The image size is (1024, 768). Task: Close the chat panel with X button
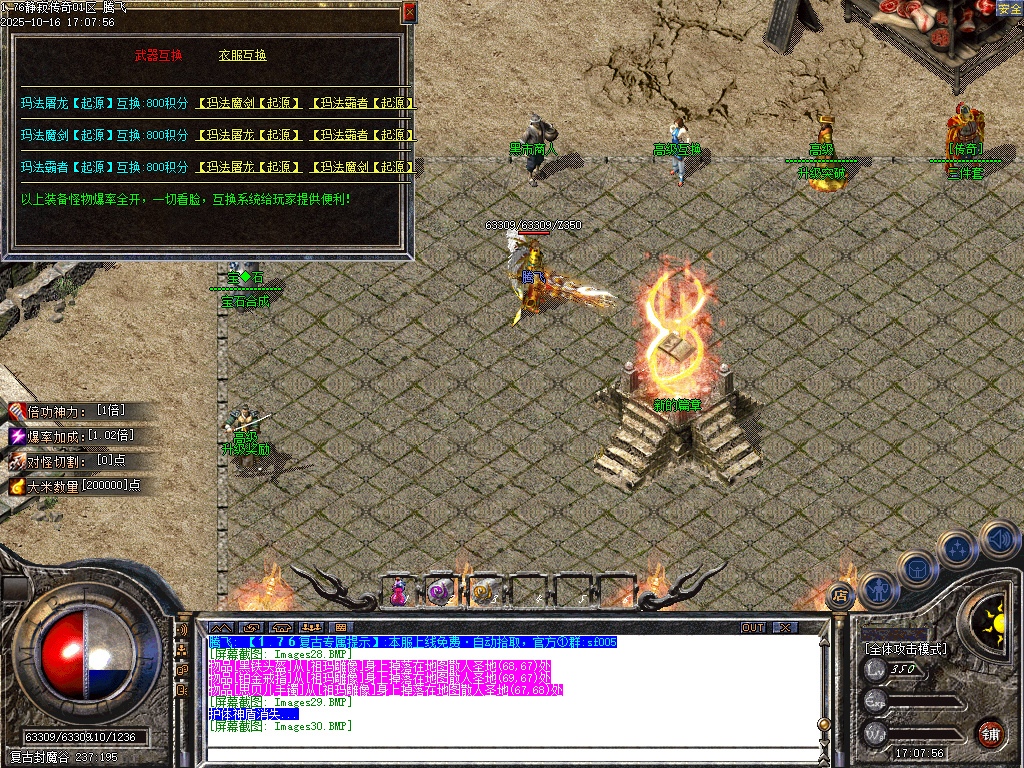click(x=786, y=628)
